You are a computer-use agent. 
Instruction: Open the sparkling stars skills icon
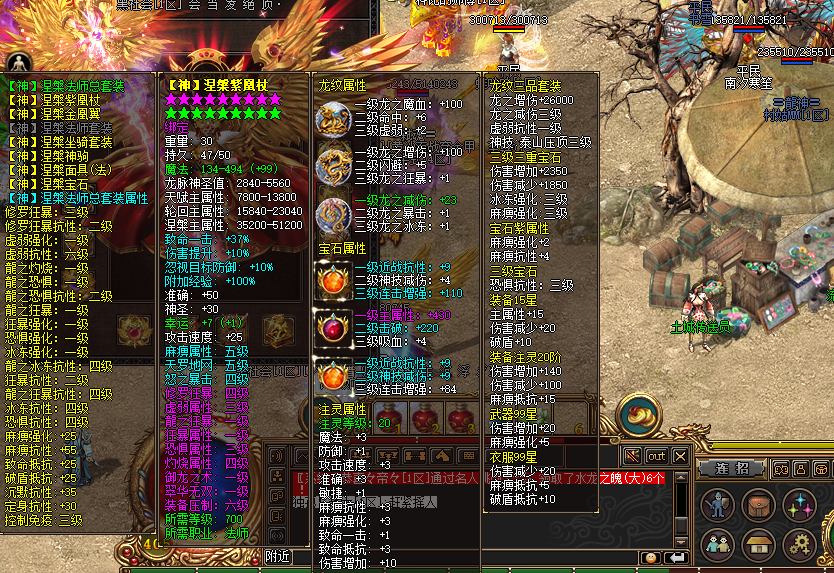click(798, 505)
